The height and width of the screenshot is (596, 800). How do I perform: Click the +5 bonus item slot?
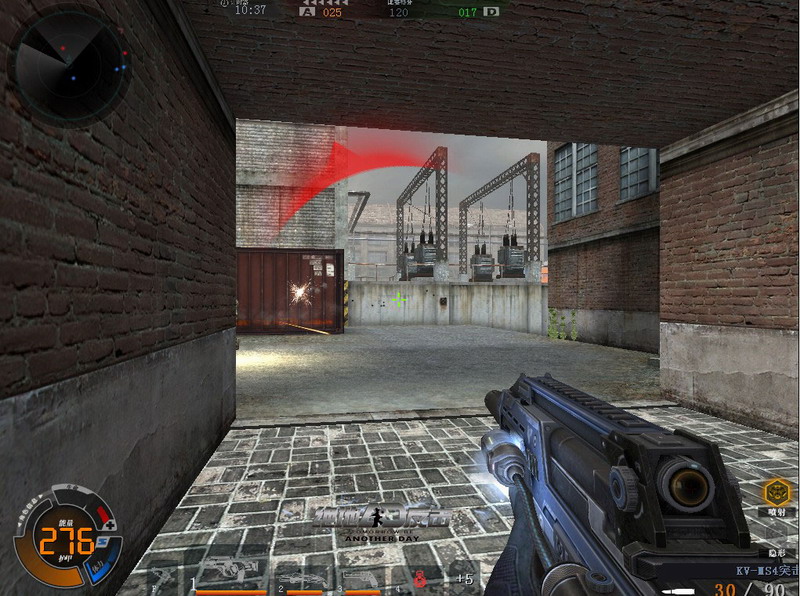click(x=463, y=578)
